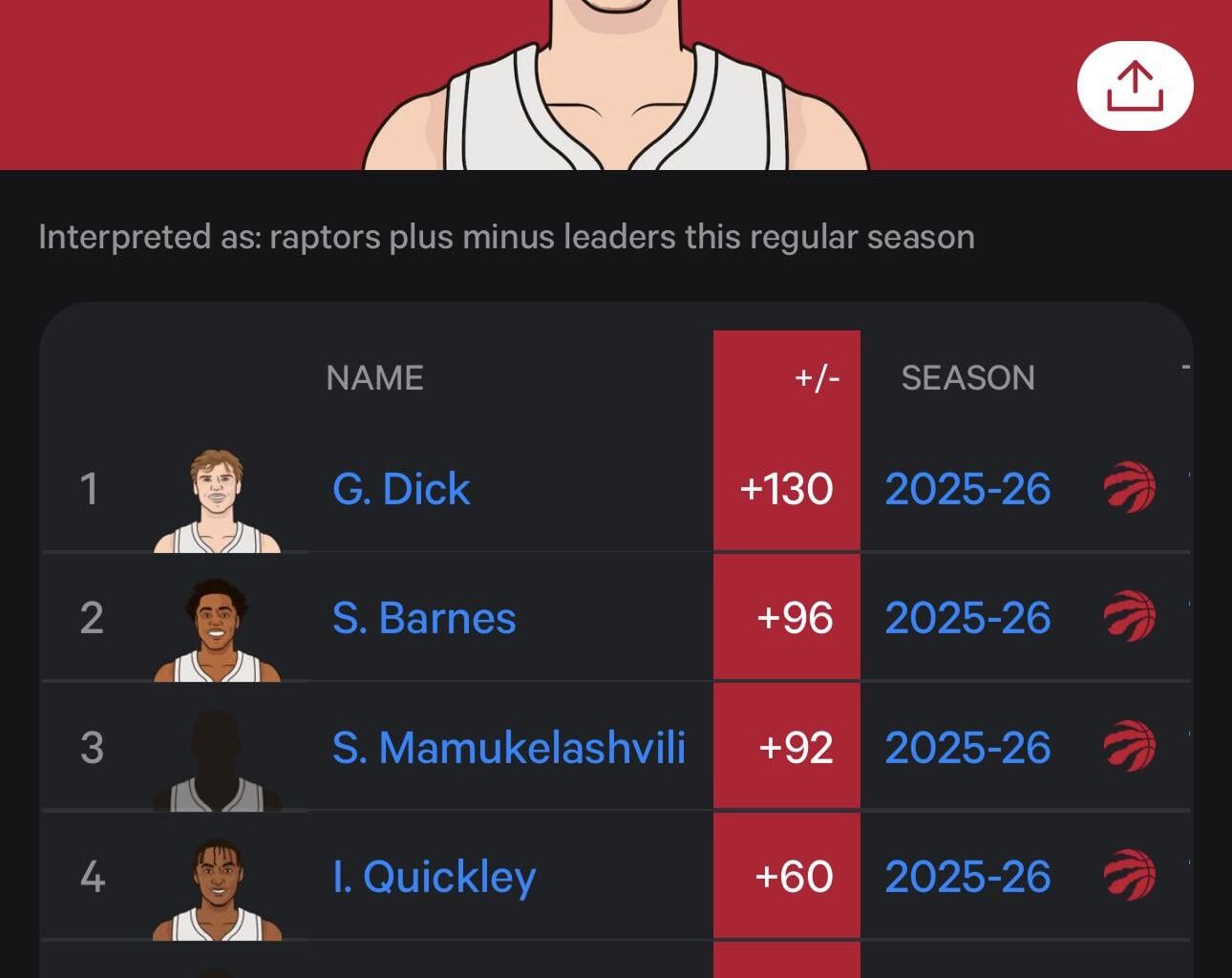Open S. Barnes' player page
Screen dimensions: 1232x978
pyautogui.click(x=424, y=618)
